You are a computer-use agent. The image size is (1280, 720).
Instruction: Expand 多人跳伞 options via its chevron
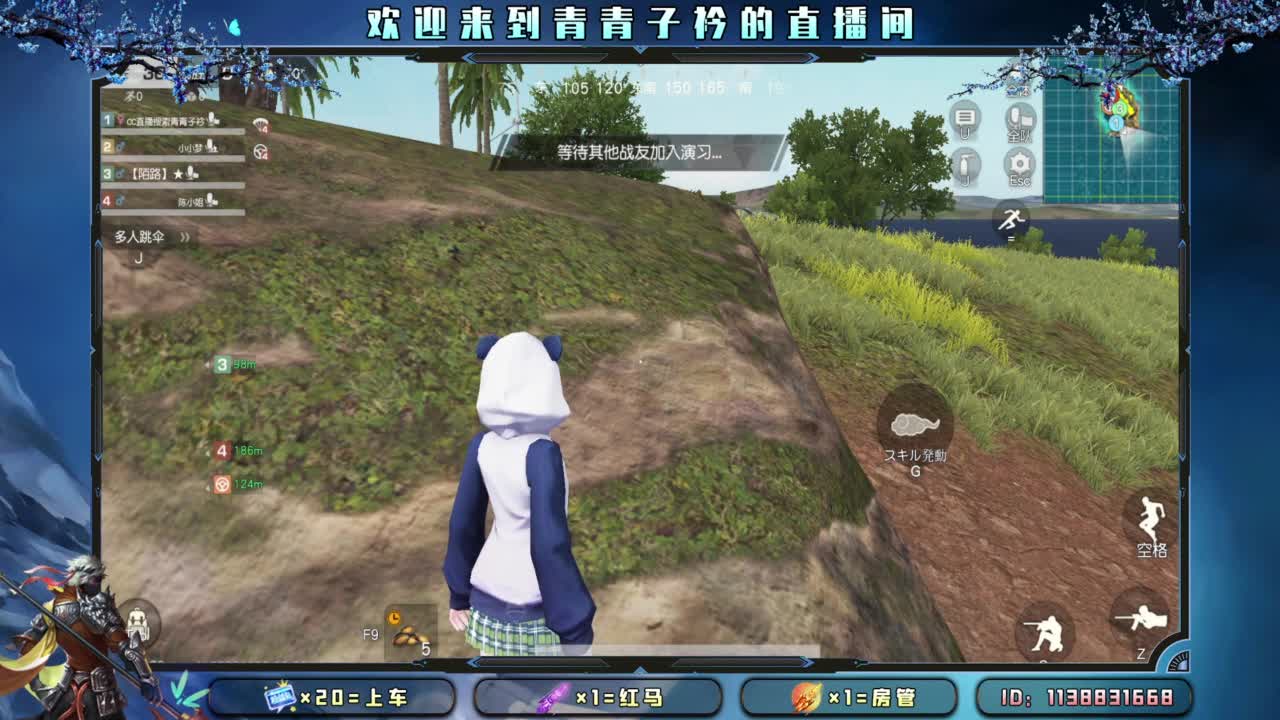[x=185, y=237]
